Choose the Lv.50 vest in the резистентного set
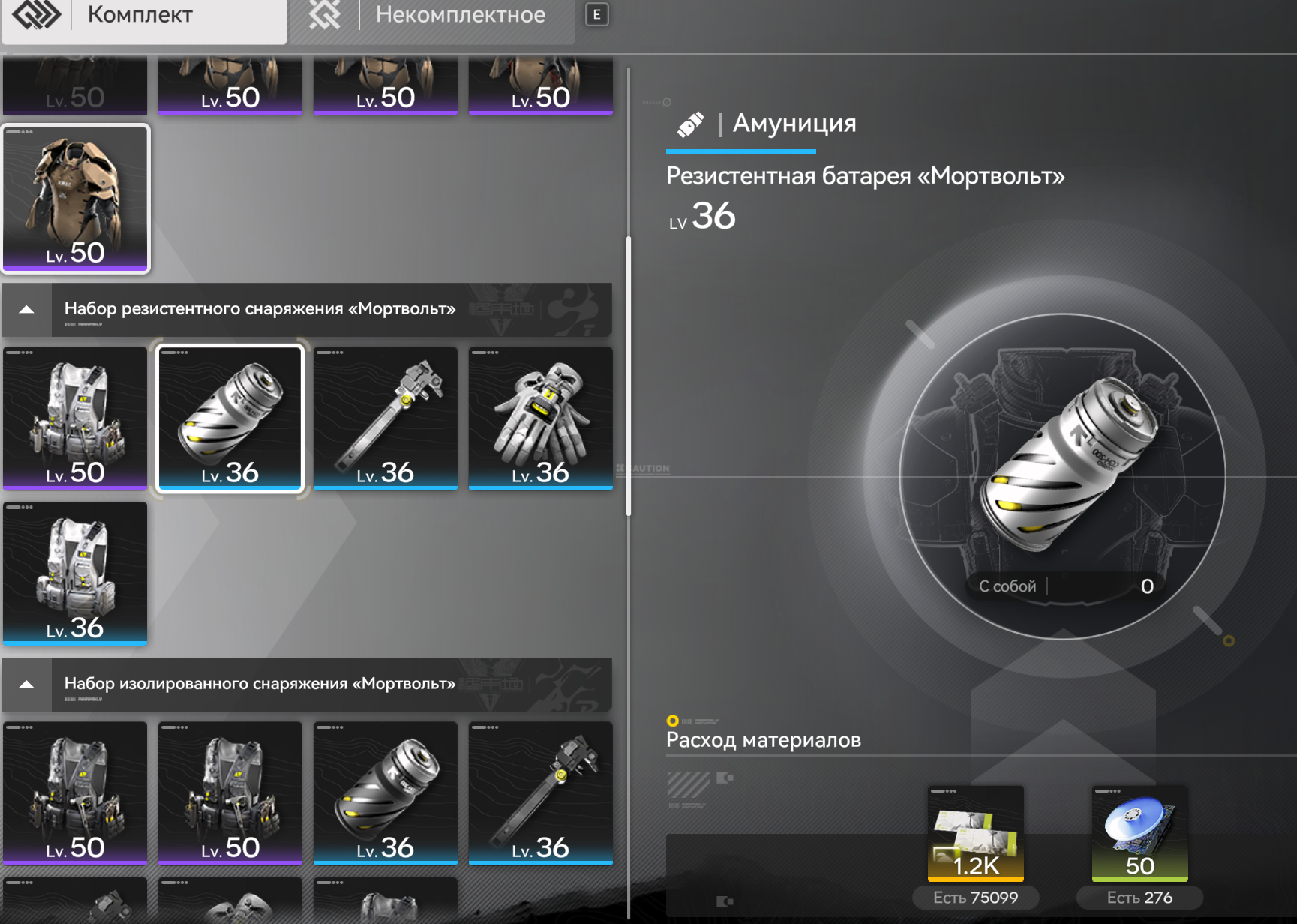This screenshot has width=1297, height=924. [75, 418]
